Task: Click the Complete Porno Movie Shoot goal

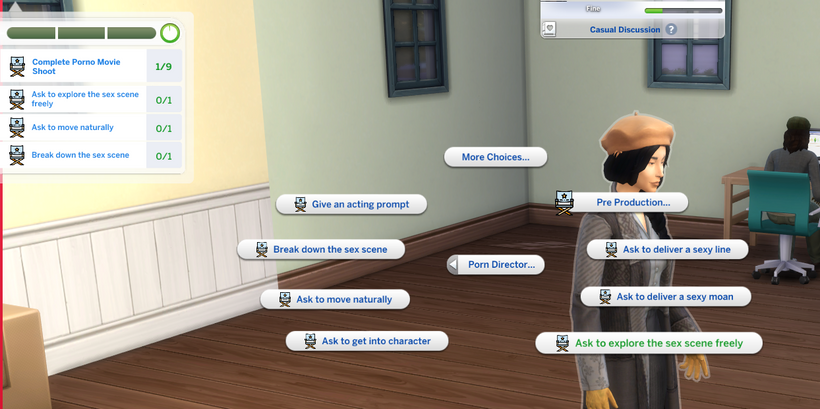Action: pyautogui.click(x=78, y=66)
